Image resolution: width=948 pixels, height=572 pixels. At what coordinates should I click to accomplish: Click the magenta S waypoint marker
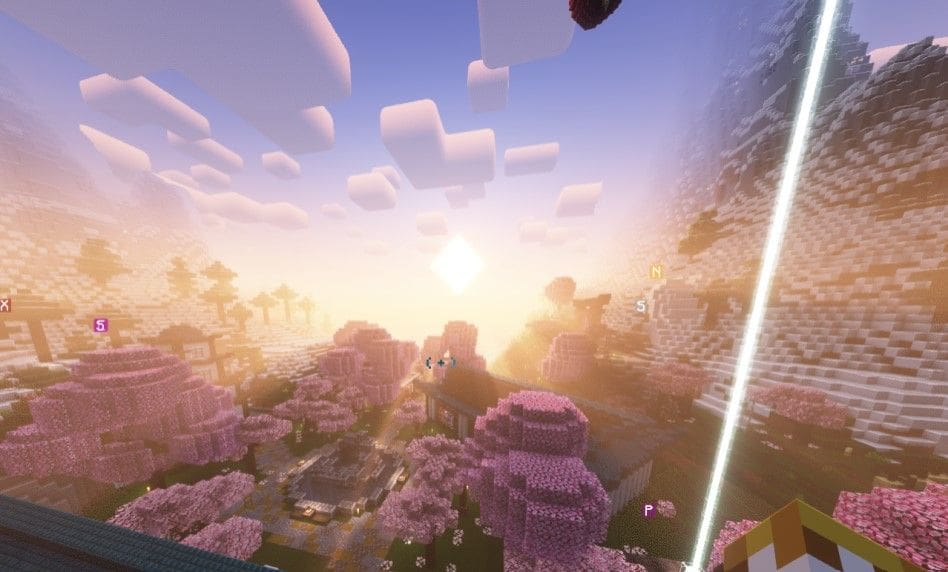pos(99,325)
